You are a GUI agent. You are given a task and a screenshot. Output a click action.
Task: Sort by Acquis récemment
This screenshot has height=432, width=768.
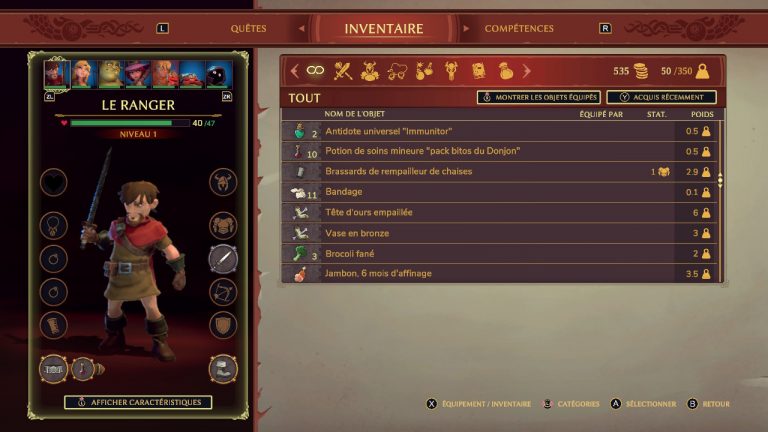pyautogui.click(x=661, y=98)
